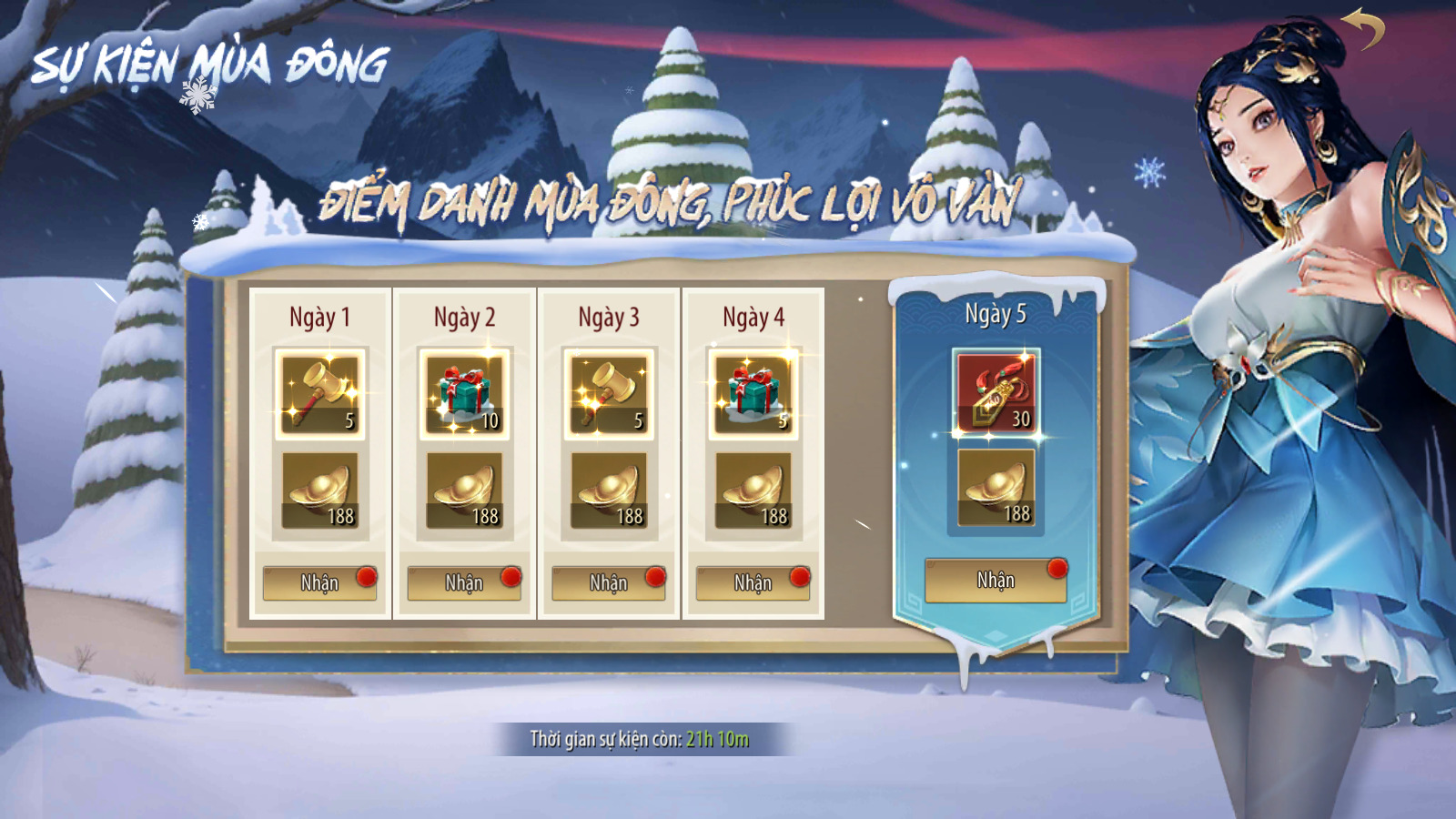The width and height of the screenshot is (1456, 819).
Task: Inspect the Ngày 4 gift box item
Action: click(x=753, y=394)
